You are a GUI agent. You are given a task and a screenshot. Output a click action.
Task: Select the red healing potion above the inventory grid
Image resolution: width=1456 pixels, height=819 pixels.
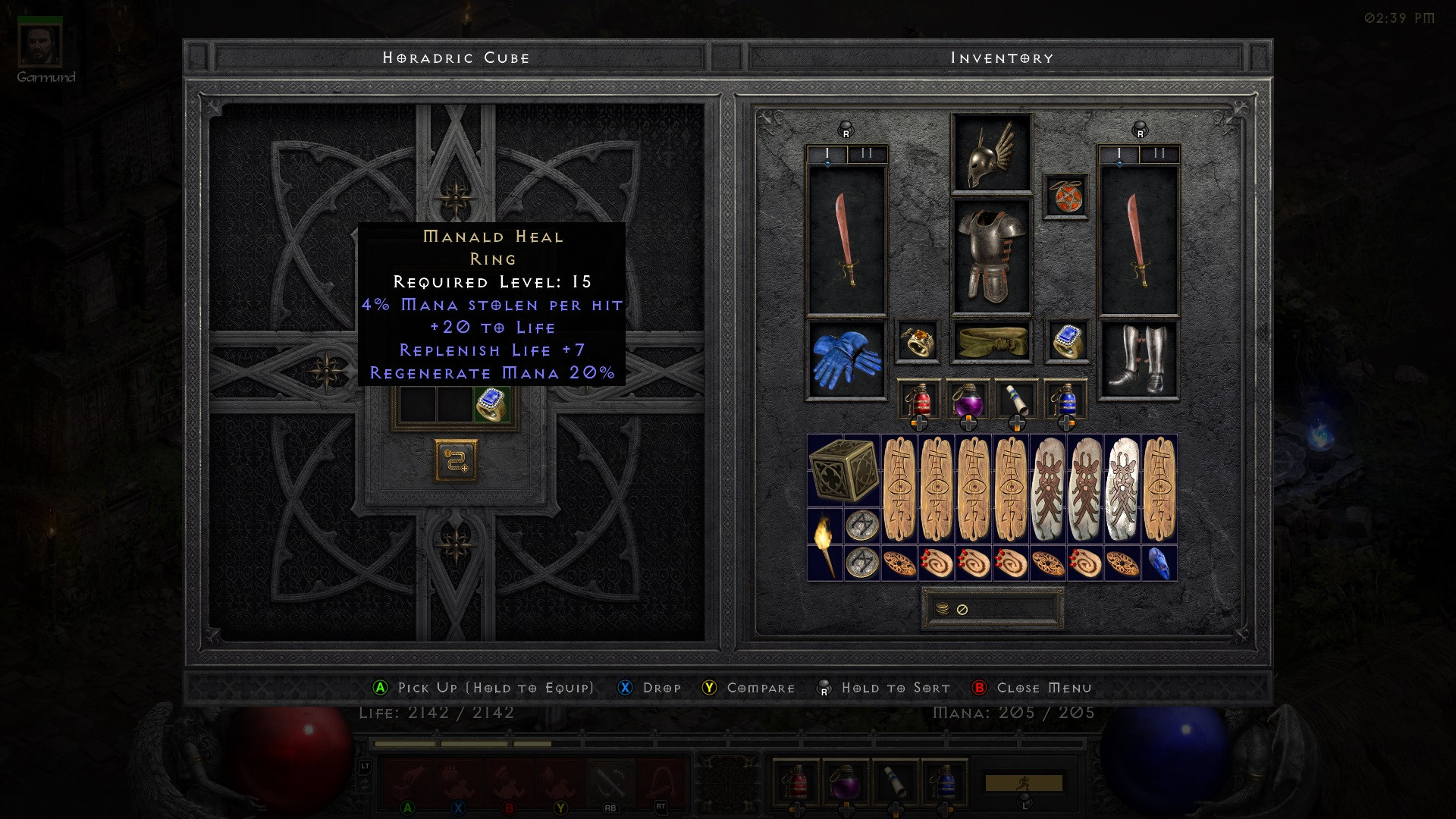pyautogui.click(x=918, y=400)
